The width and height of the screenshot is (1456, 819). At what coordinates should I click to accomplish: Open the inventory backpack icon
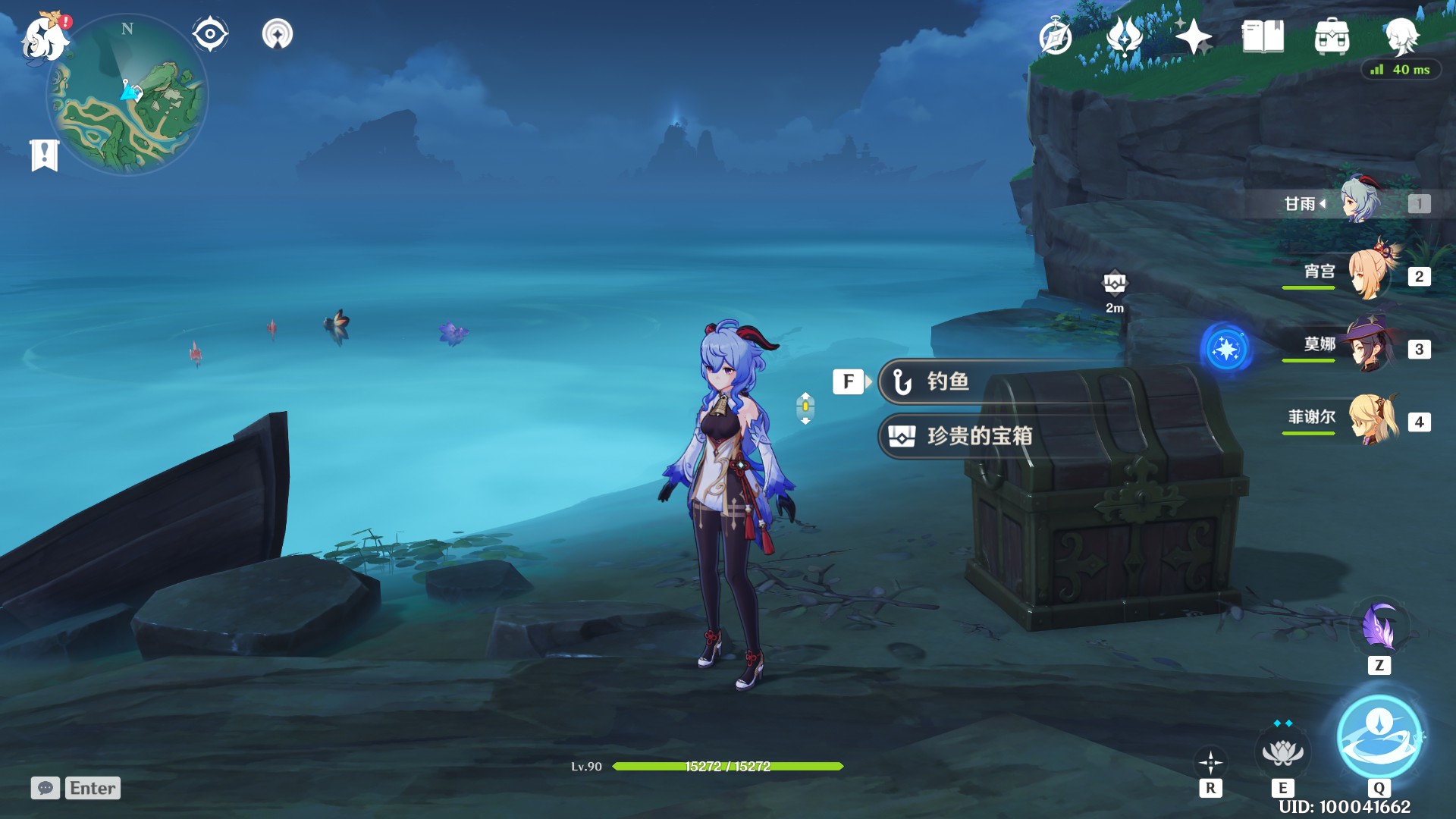[1332, 36]
